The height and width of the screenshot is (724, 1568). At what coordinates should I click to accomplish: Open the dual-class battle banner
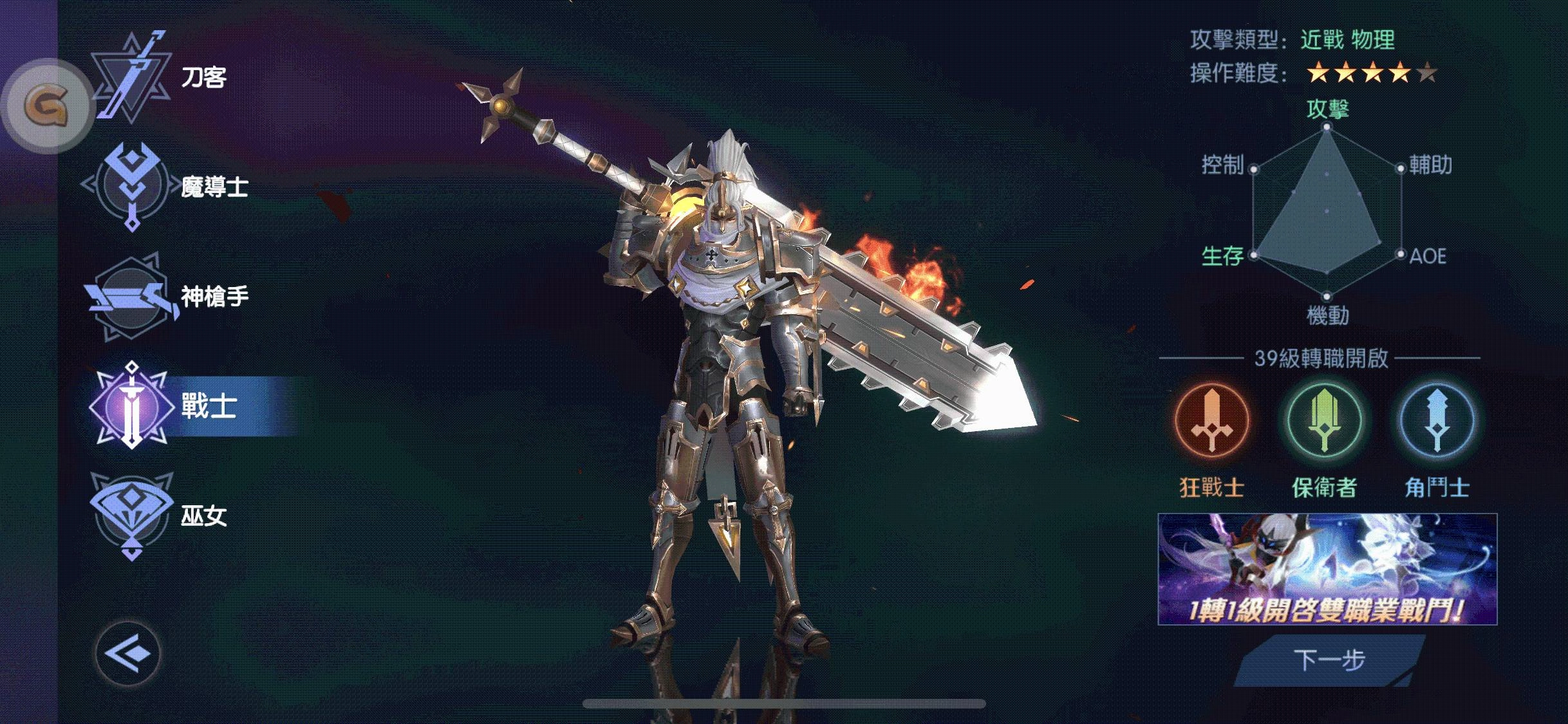point(1327,569)
